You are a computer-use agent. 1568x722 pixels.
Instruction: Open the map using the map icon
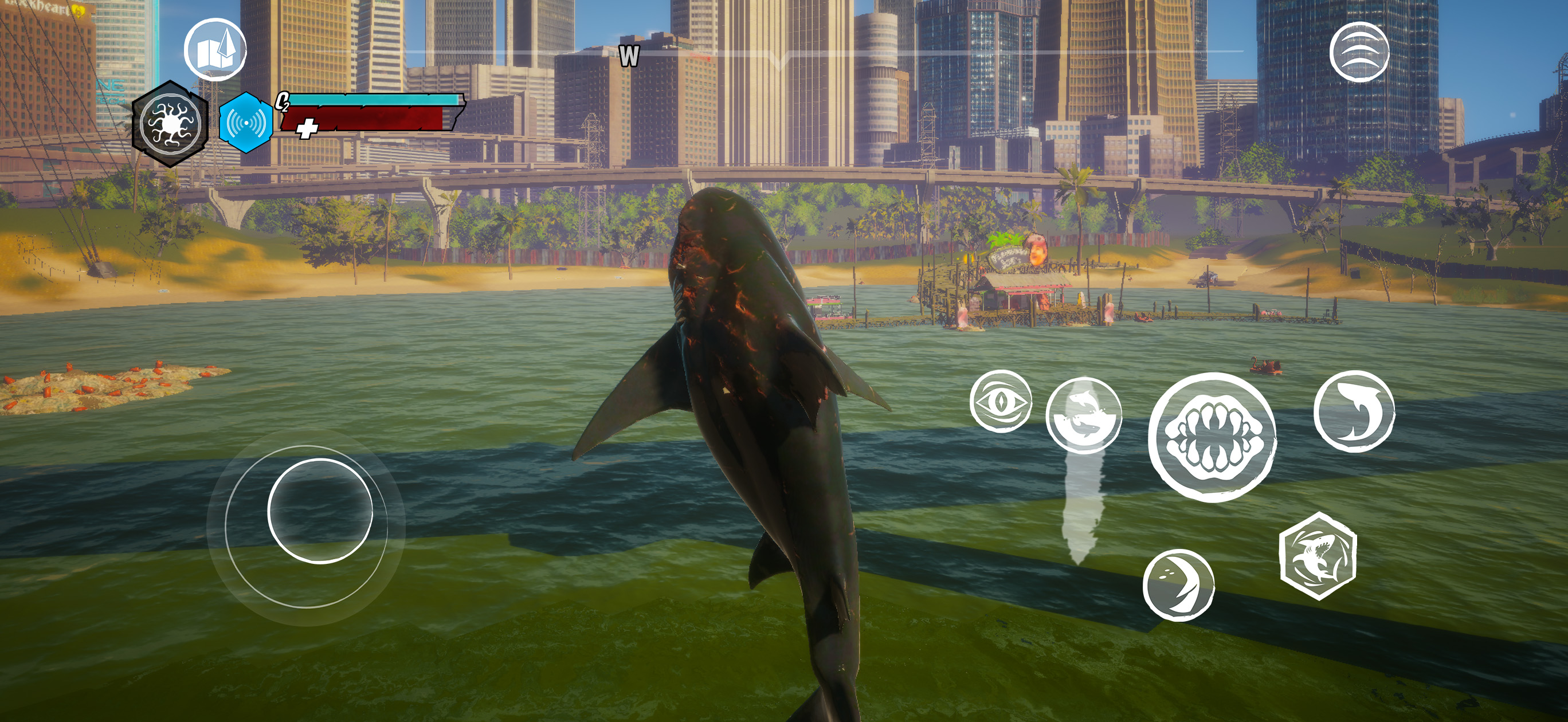(x=215, y=50)
